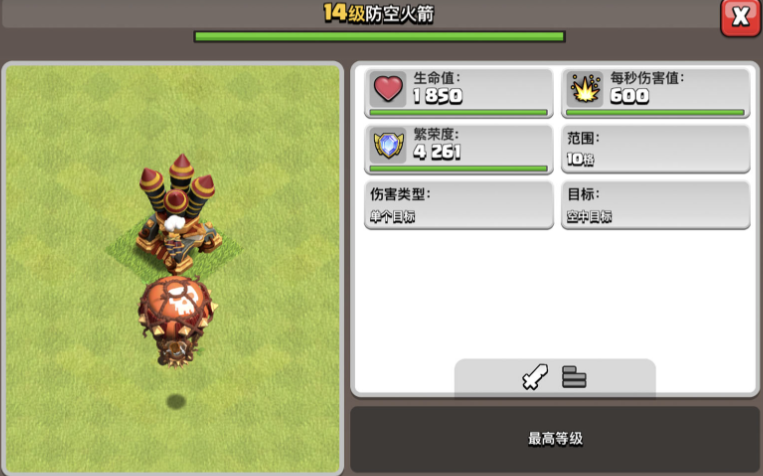
Task: Switch to the sword stats tab
Action: click(x=535, y=377)
